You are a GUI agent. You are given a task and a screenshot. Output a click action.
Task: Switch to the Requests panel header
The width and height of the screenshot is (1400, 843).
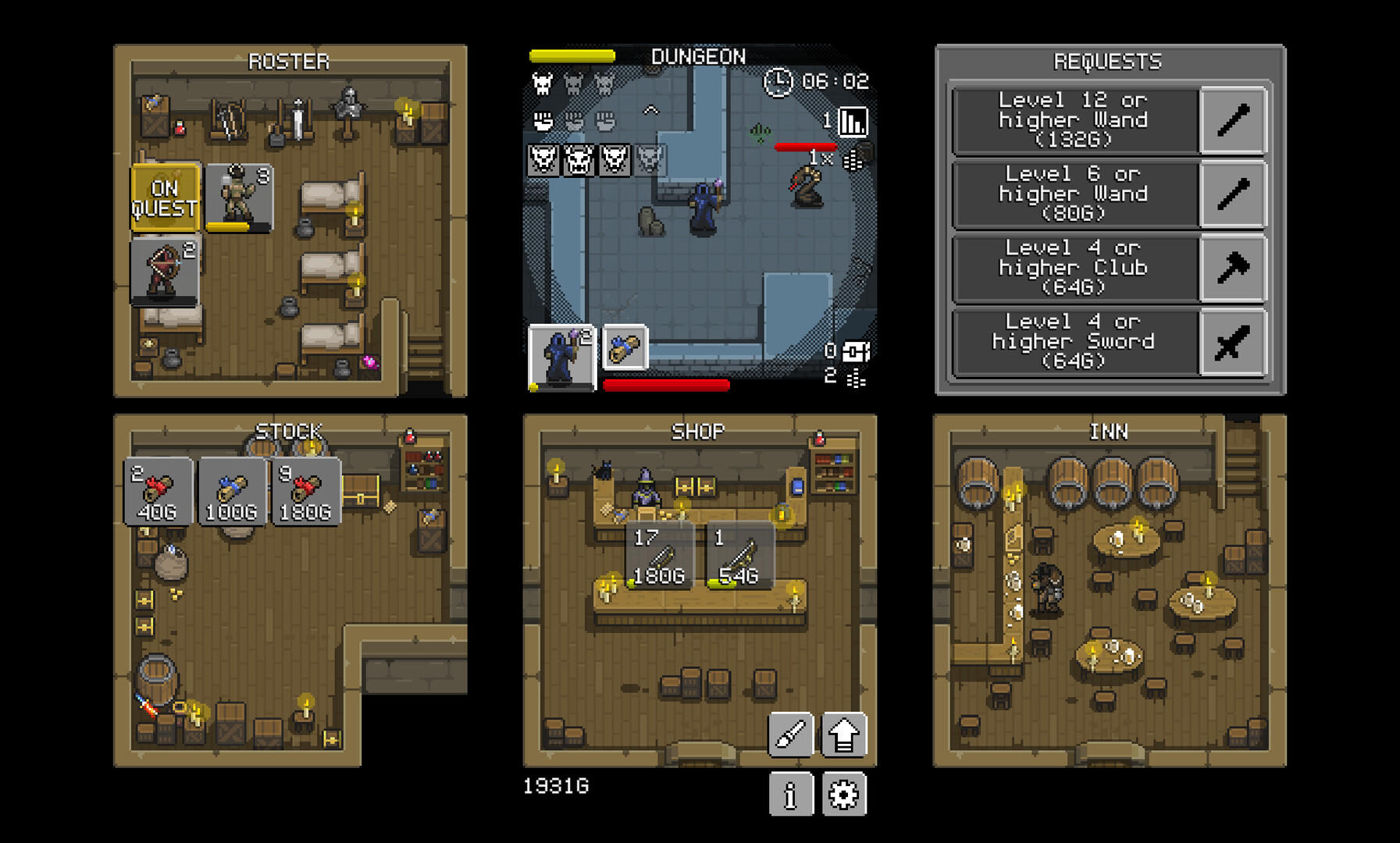click(1109, 60)
